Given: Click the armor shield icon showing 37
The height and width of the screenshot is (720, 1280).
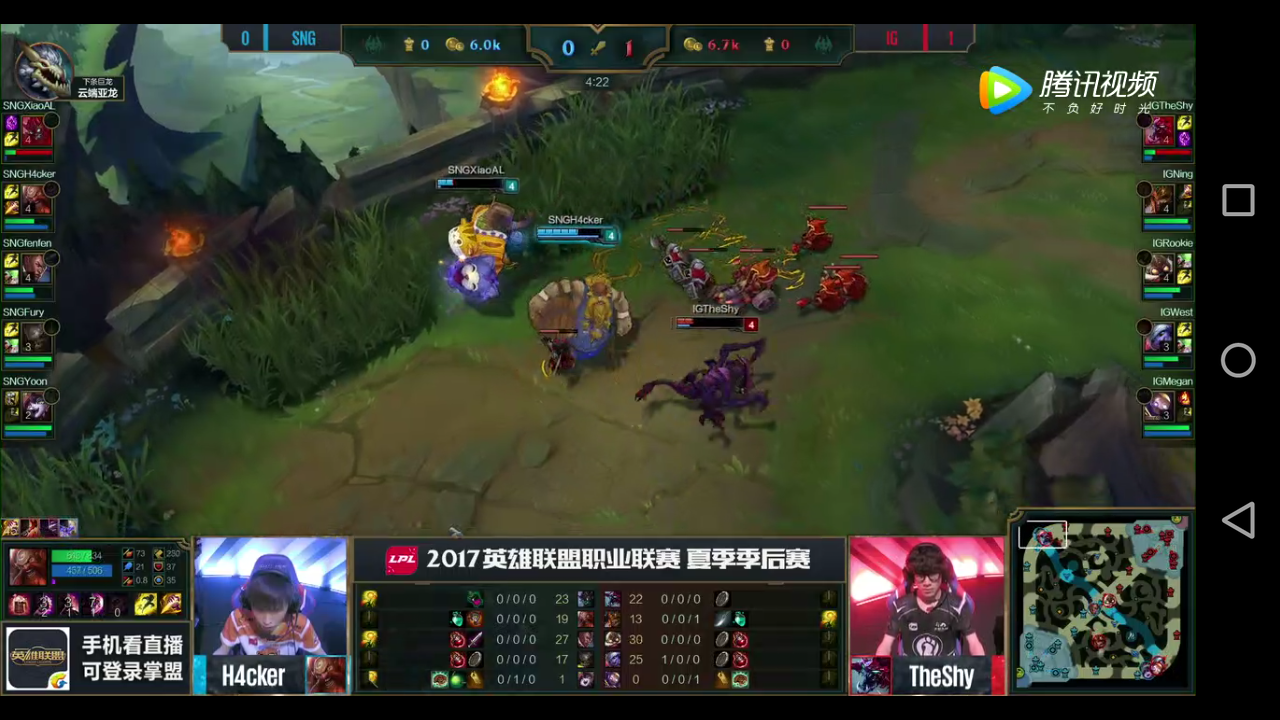Looking at the screenshot, I should 157,568.
